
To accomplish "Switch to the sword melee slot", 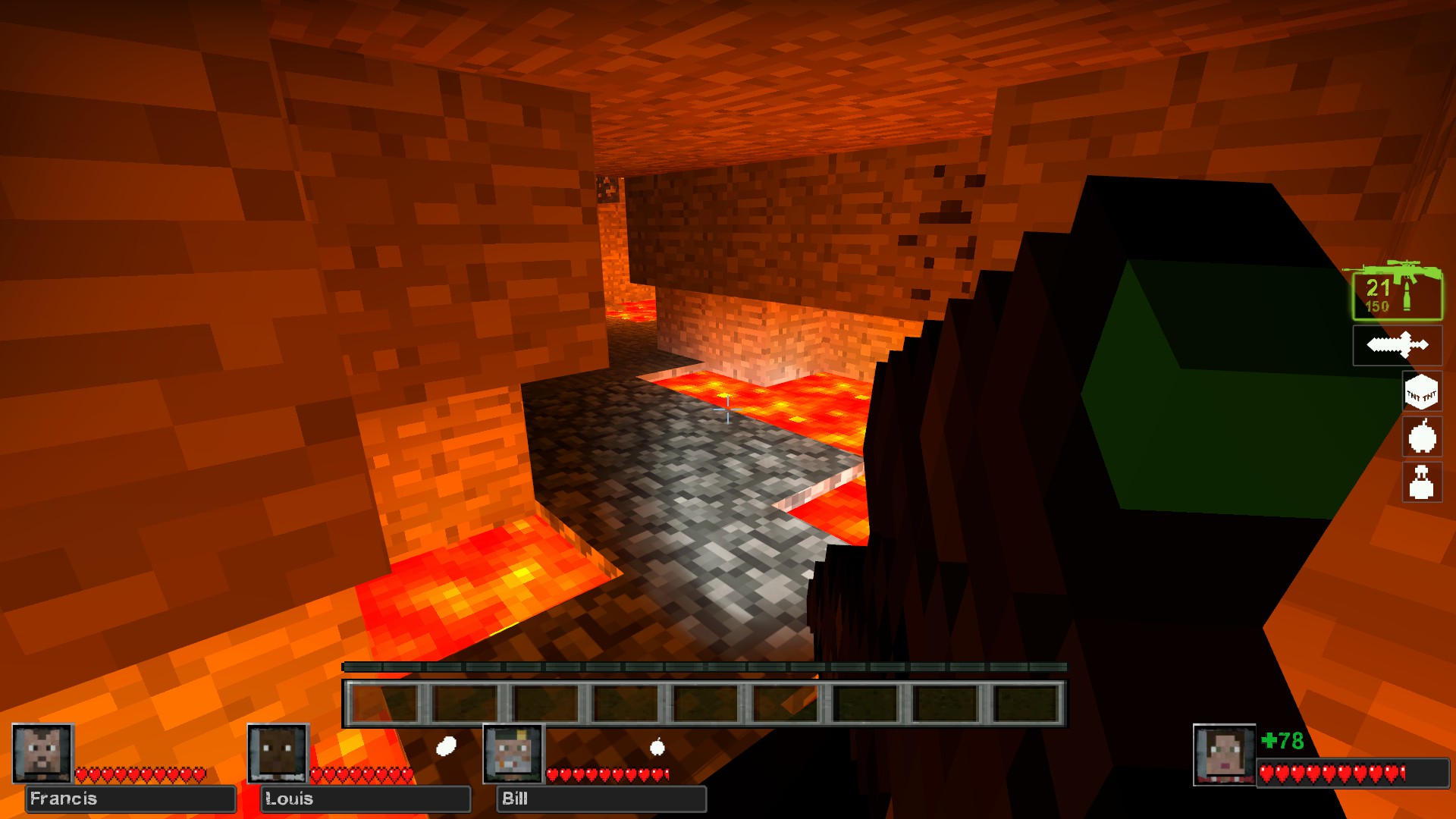I will pyautogui.click(x=1397, y=346).
